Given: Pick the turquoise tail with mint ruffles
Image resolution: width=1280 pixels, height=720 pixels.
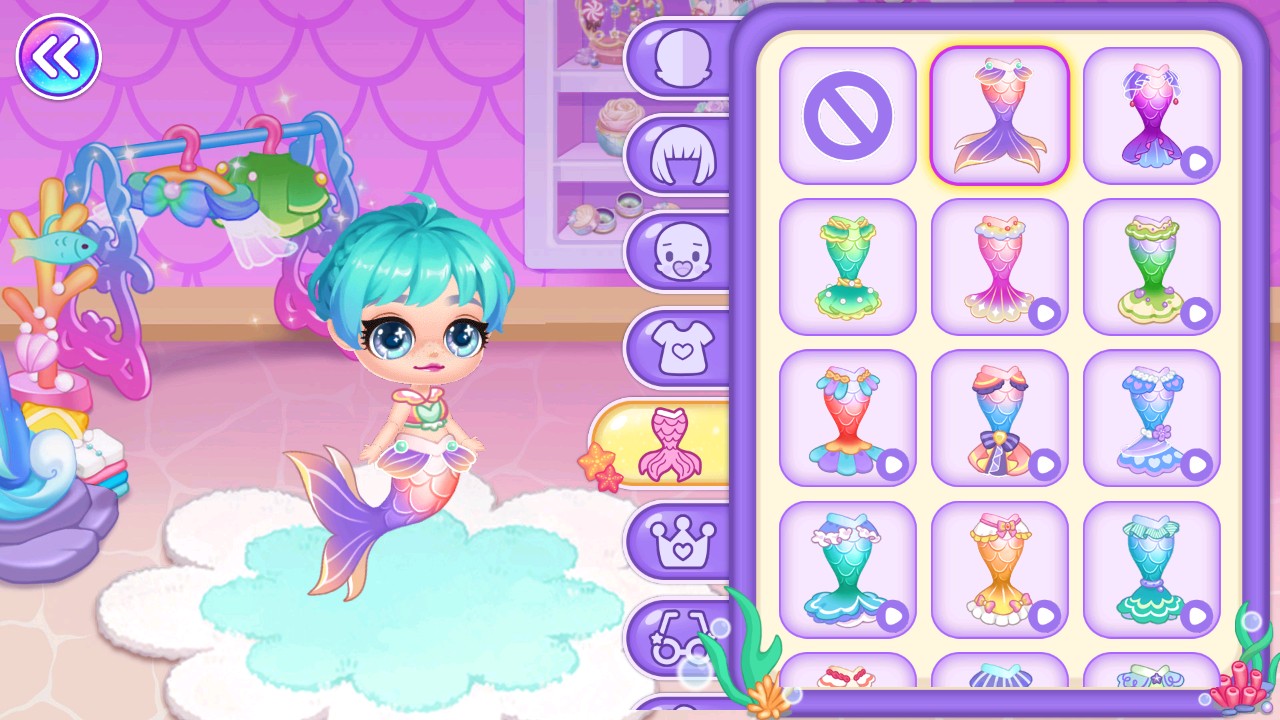Looking at the screenshot, I should 1151,569.
